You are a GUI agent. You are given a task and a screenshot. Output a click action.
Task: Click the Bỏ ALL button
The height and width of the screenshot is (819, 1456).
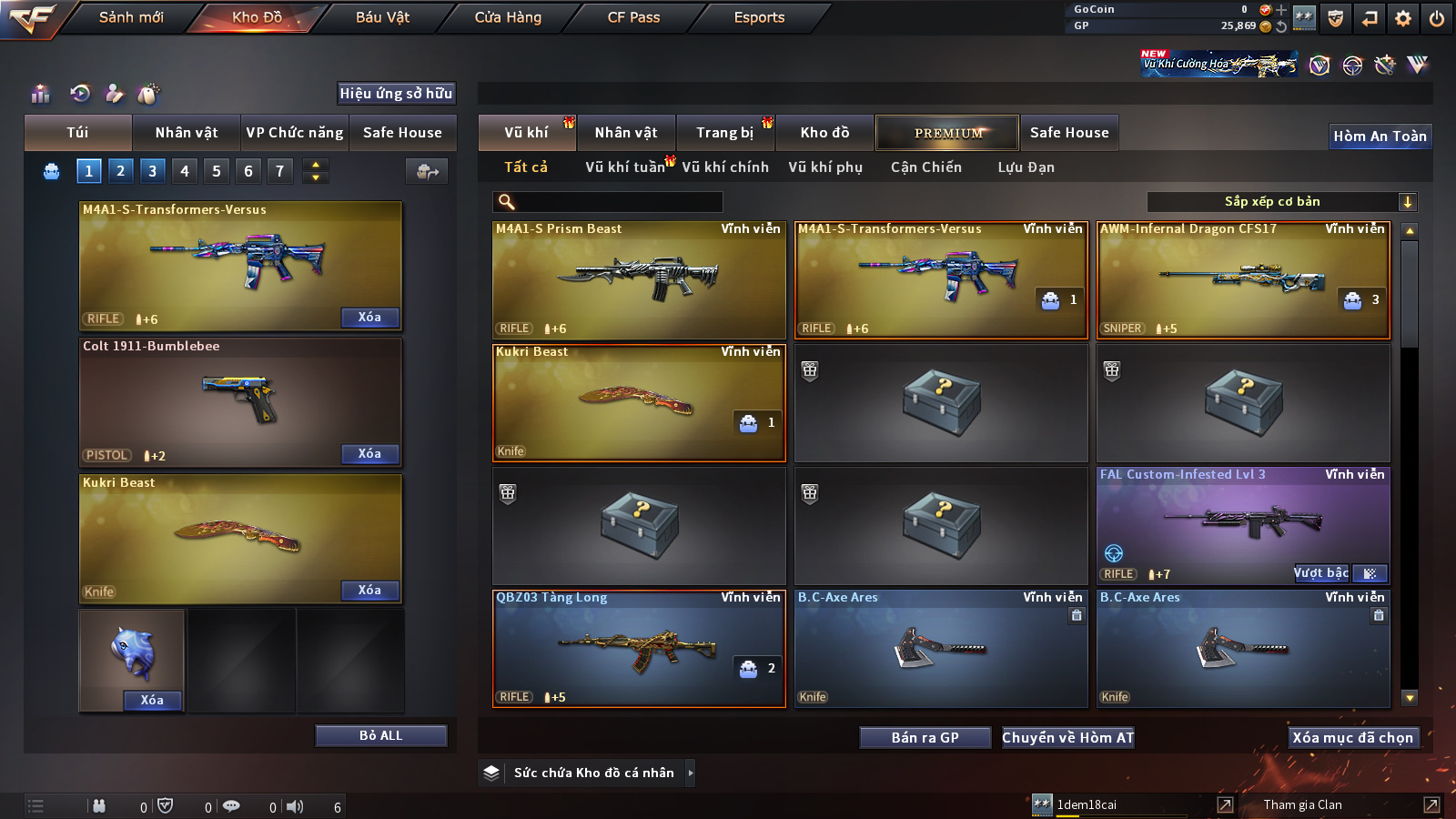pyautogui.click(x=380, y=736)
